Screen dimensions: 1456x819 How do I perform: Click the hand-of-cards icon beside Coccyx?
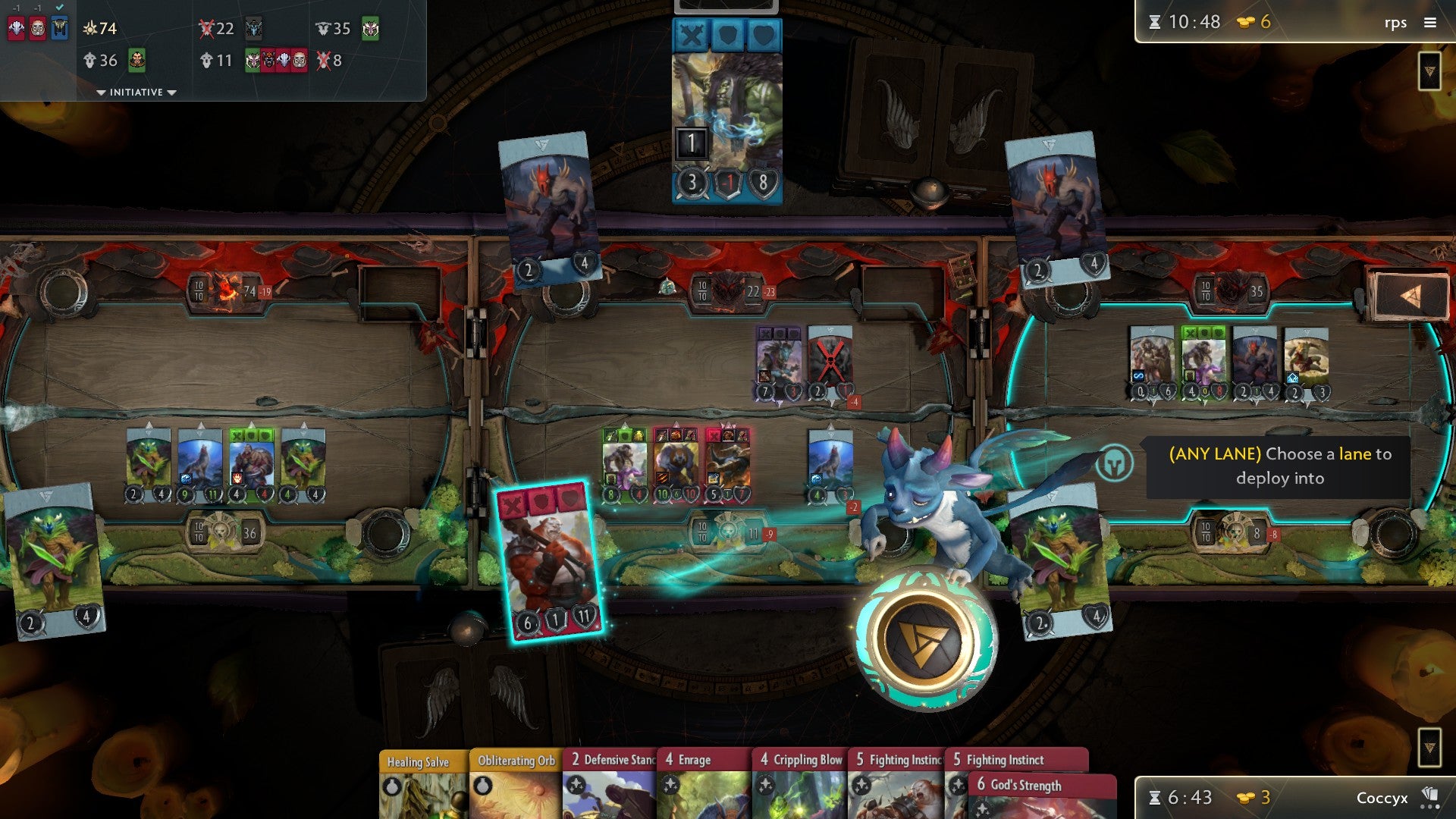point(1428,798)
